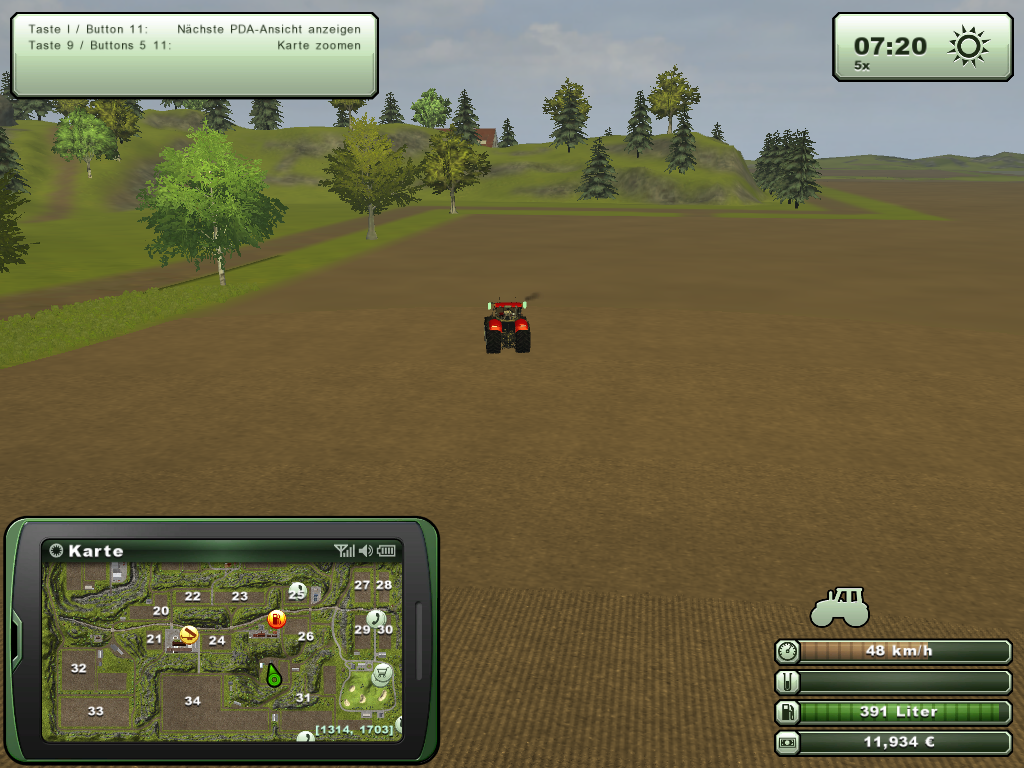This screenshot has width=1024, height=768.
Task: Click the green player position arrow
Action: (272, 677)
